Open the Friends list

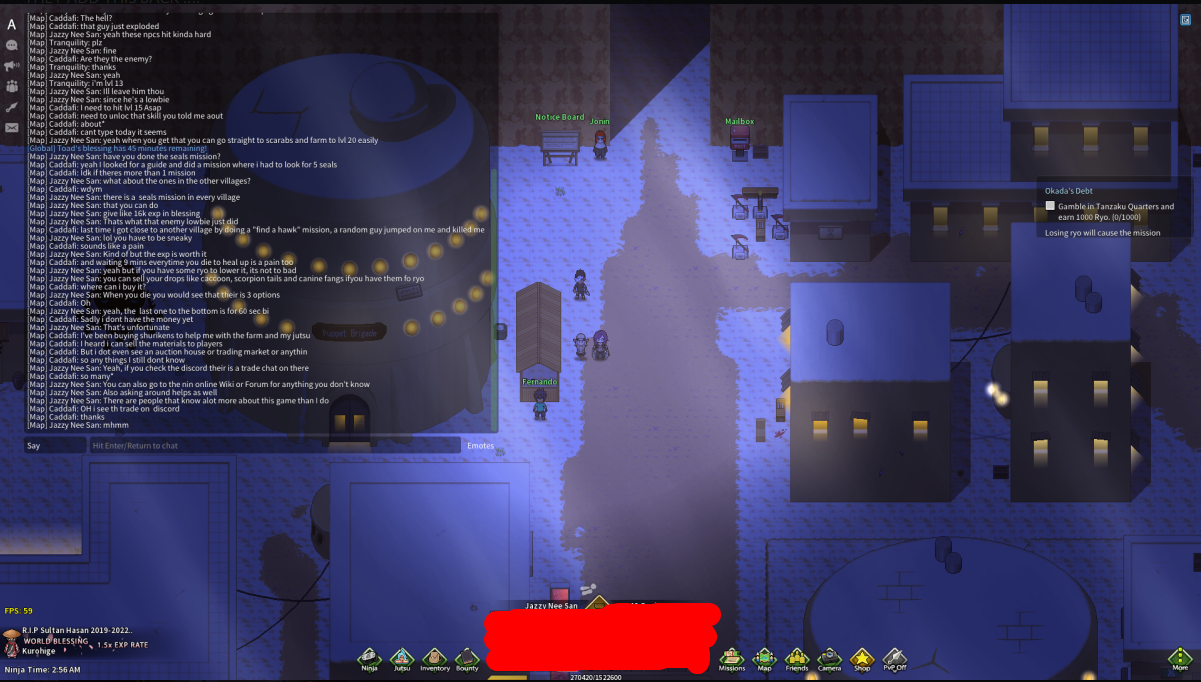[x=796, y=657]
